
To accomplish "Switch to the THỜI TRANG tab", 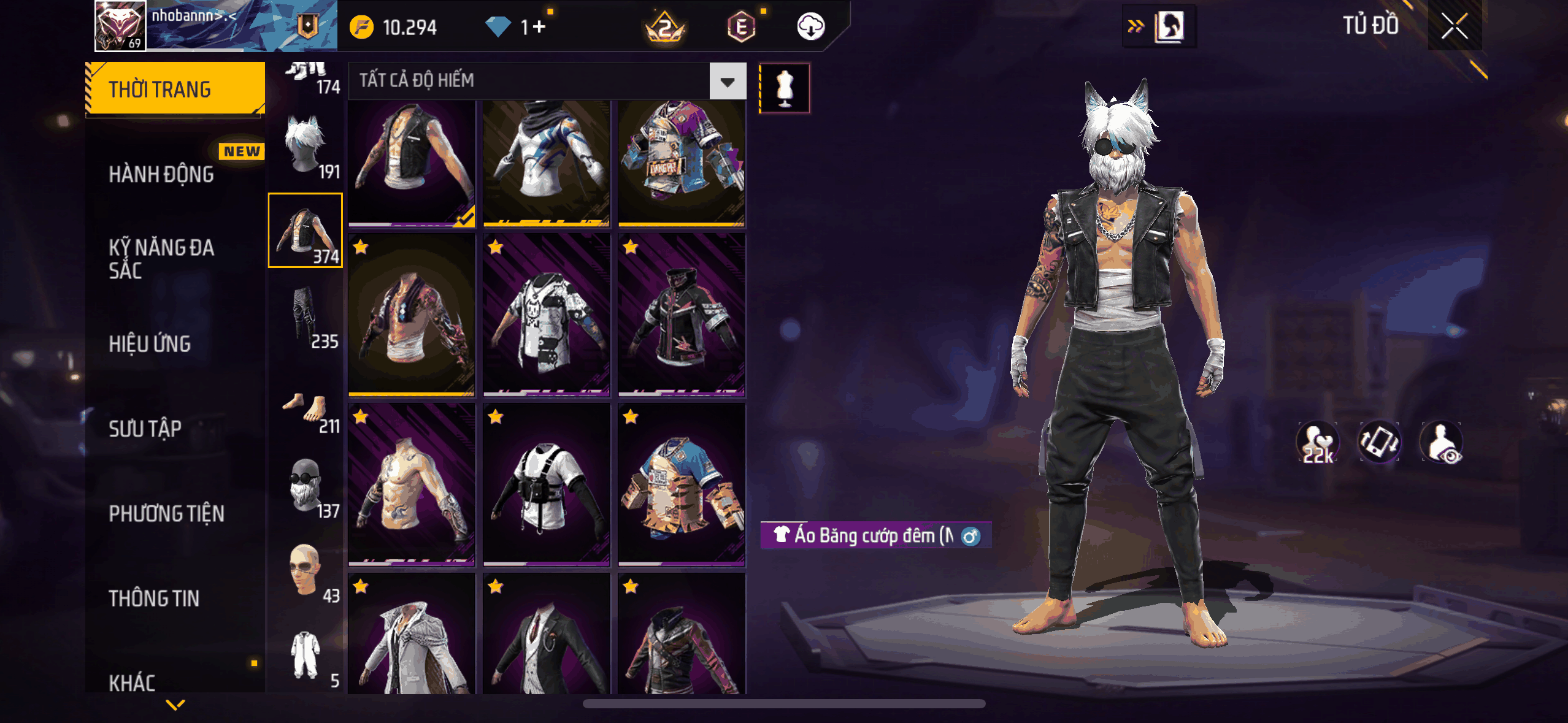I will [175, 89].
